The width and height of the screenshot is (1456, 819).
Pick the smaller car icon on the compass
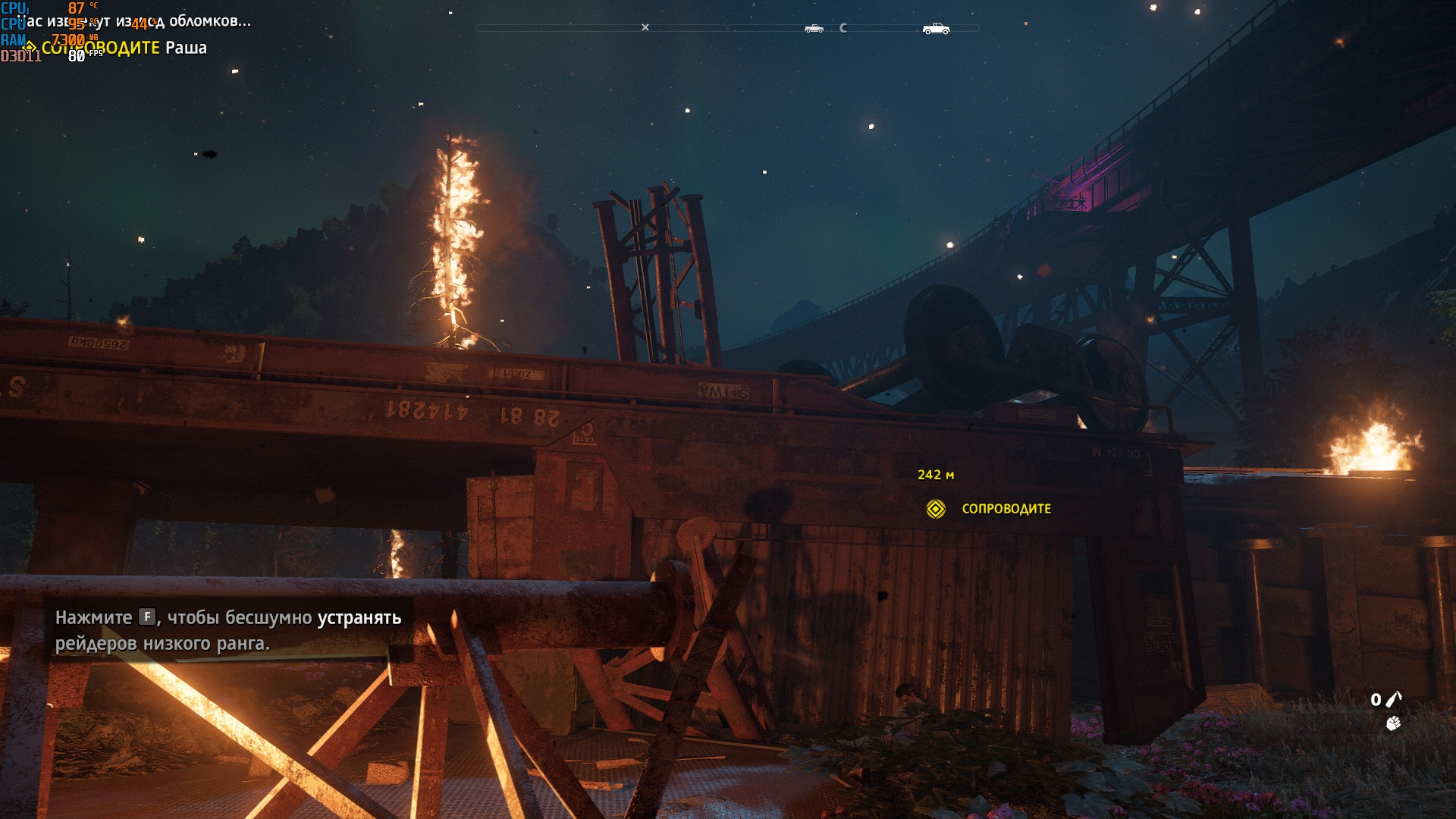(814, 29)
